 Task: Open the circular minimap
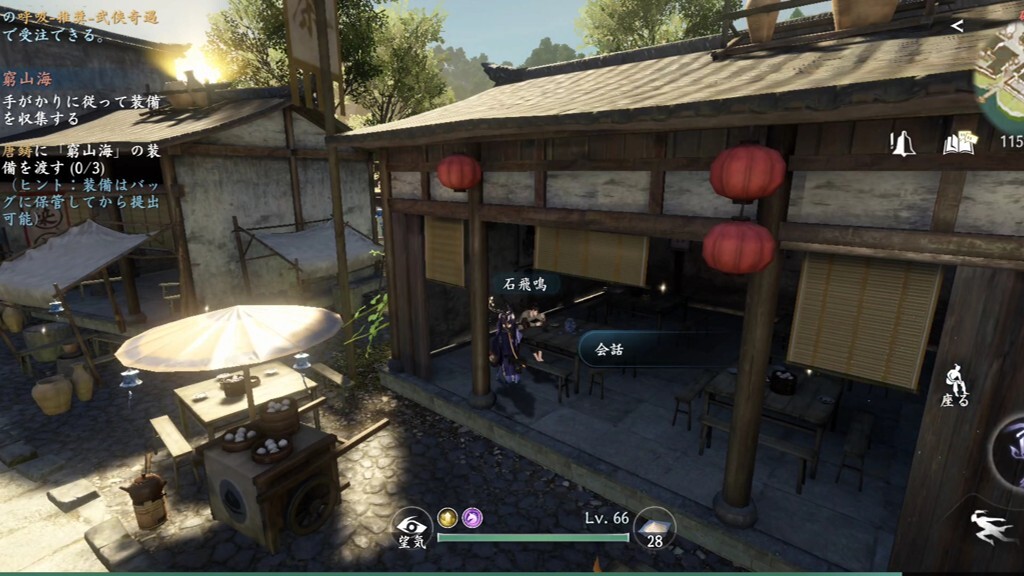1002,75
